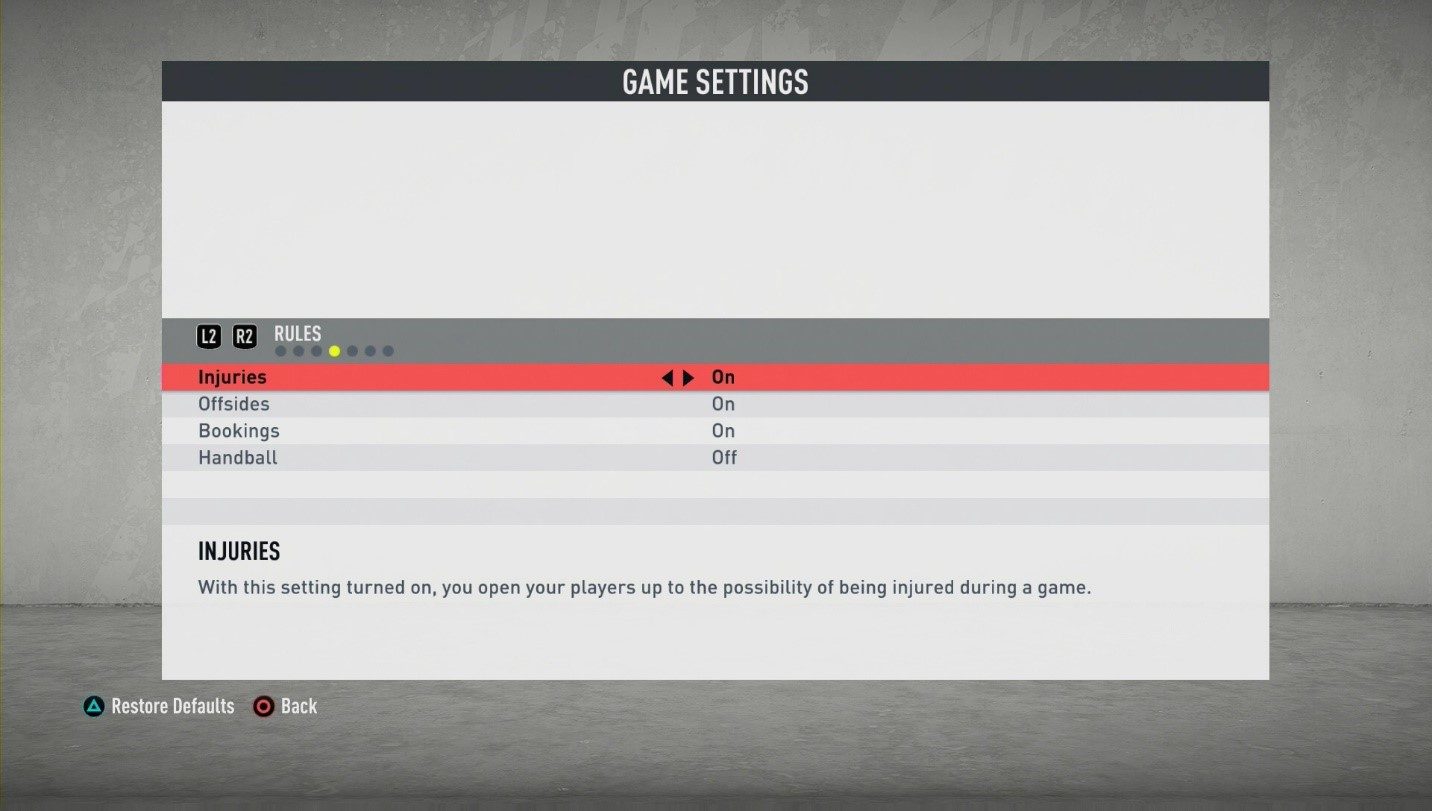
Task: Select the first grey page indicator dot
Action: click(281, 350)
